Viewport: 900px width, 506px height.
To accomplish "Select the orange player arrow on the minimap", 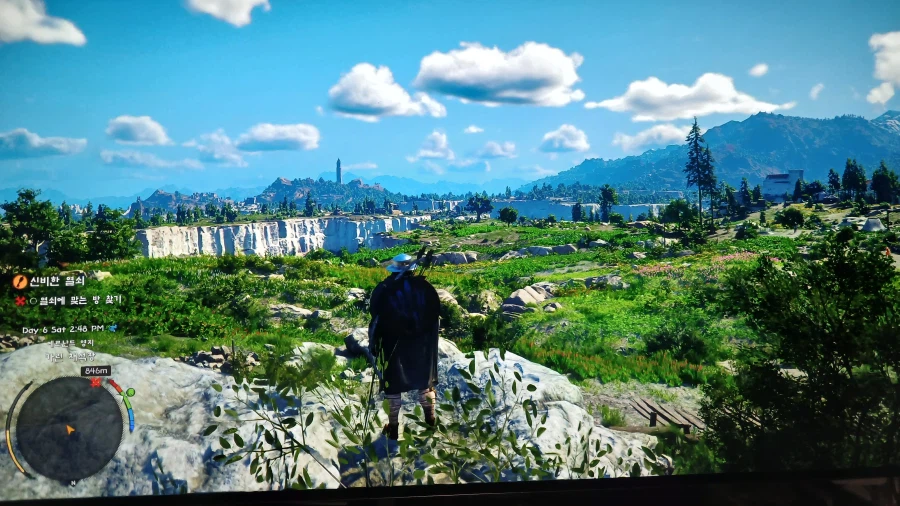I will click(70, 429).
